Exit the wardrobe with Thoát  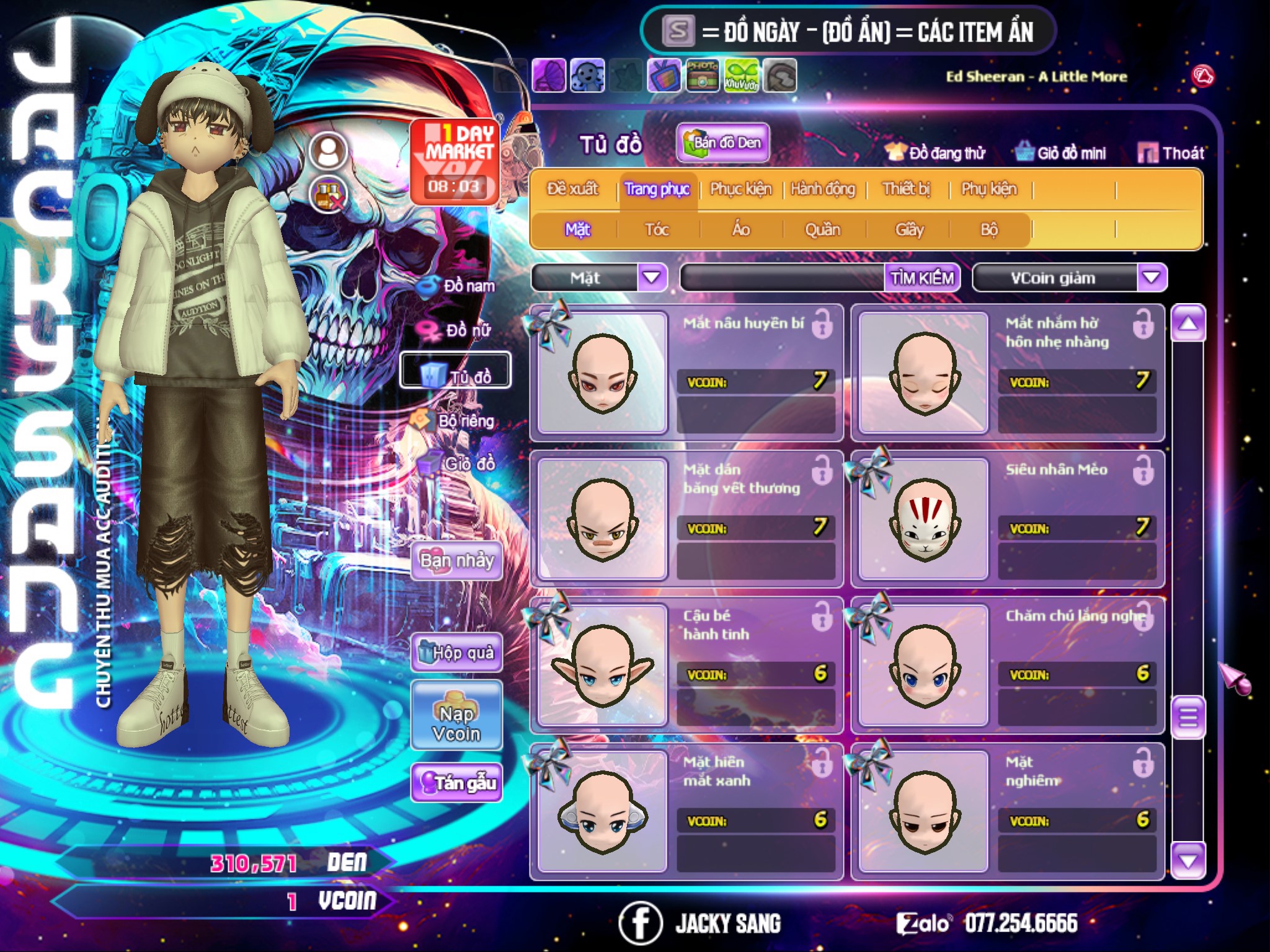click(1171, 153)
